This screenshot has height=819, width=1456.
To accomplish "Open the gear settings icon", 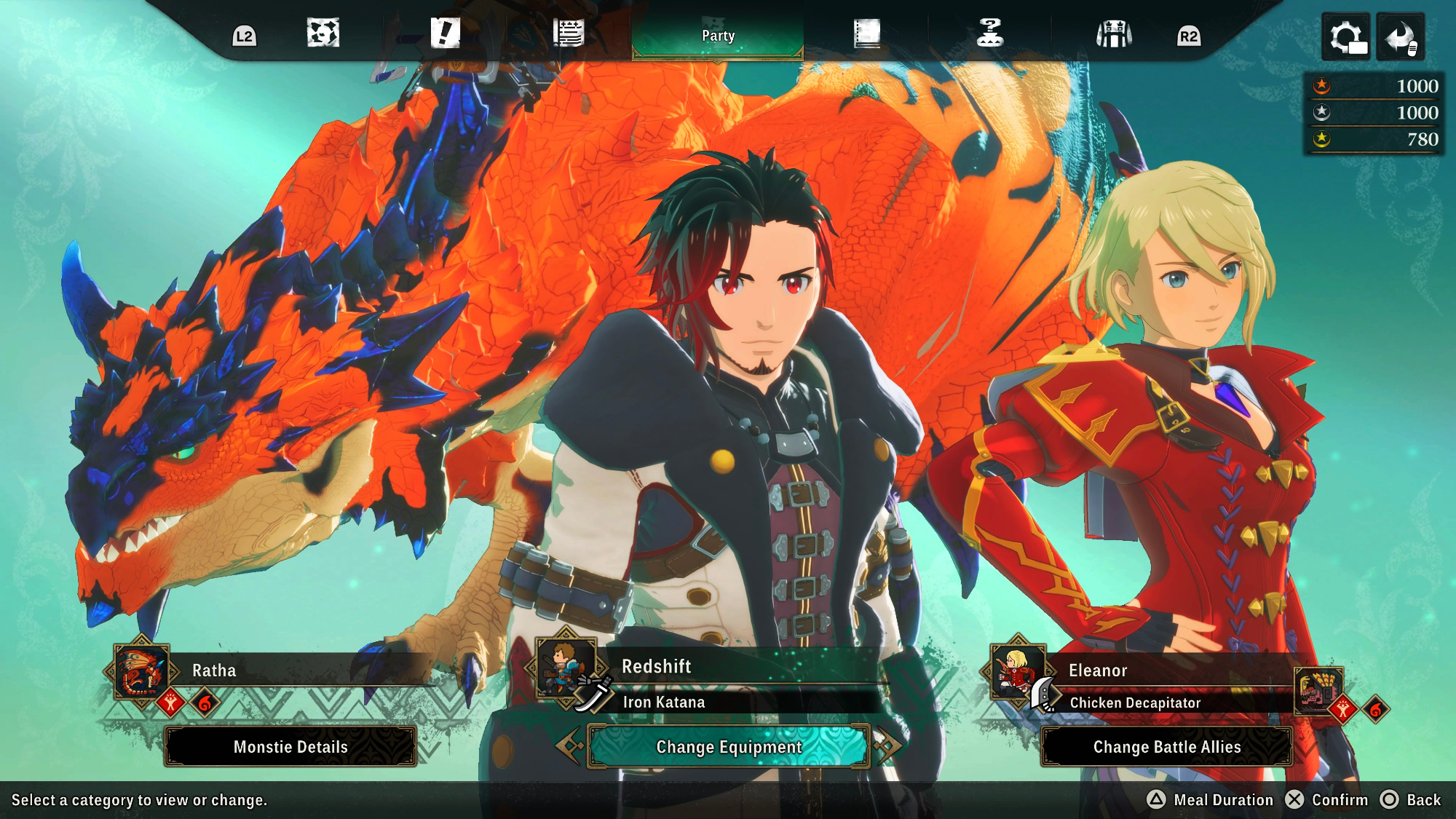I will click(x=1346, y=36).
